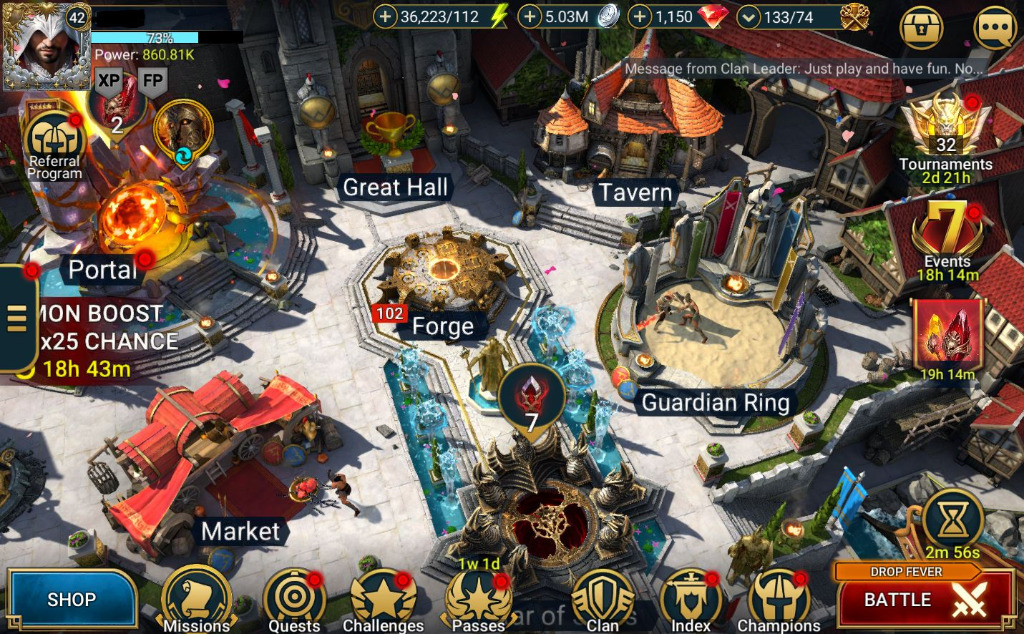Open the Missions menu

(197, 600)
